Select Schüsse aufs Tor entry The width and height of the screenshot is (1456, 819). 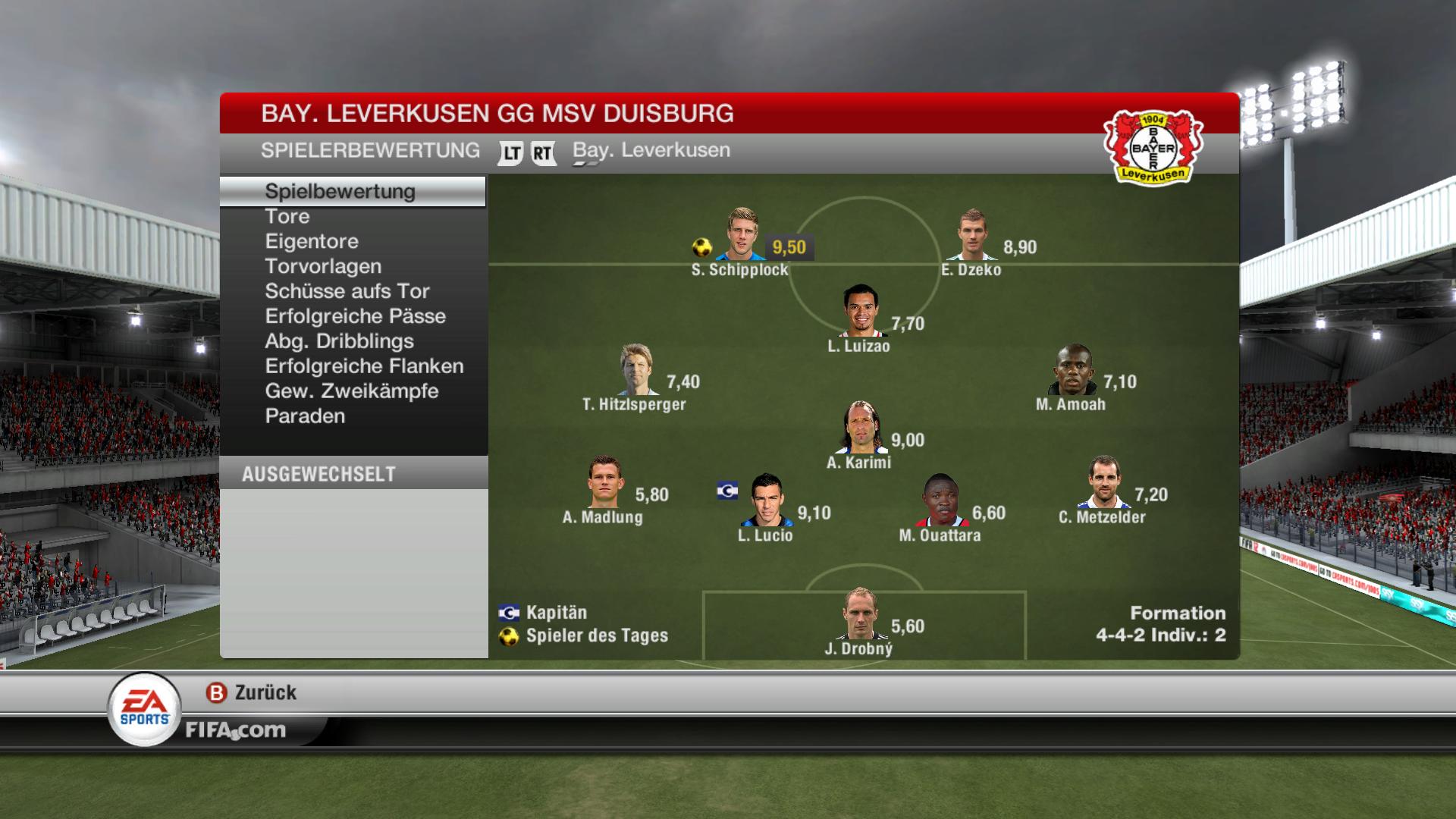[347, 291]
